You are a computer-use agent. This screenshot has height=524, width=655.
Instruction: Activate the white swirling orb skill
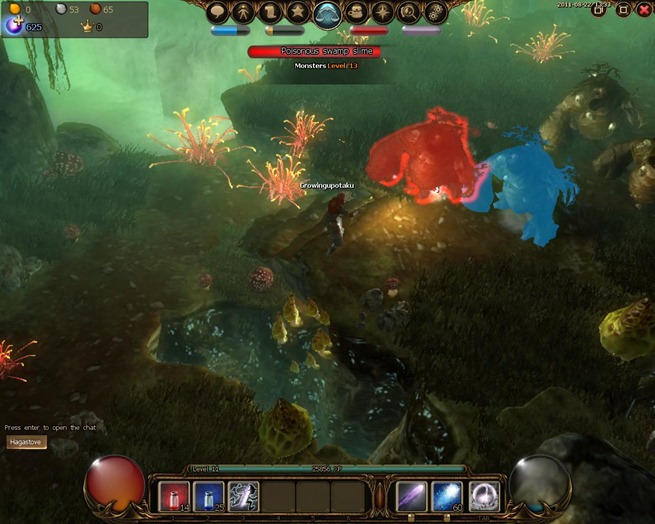(484, 496)
